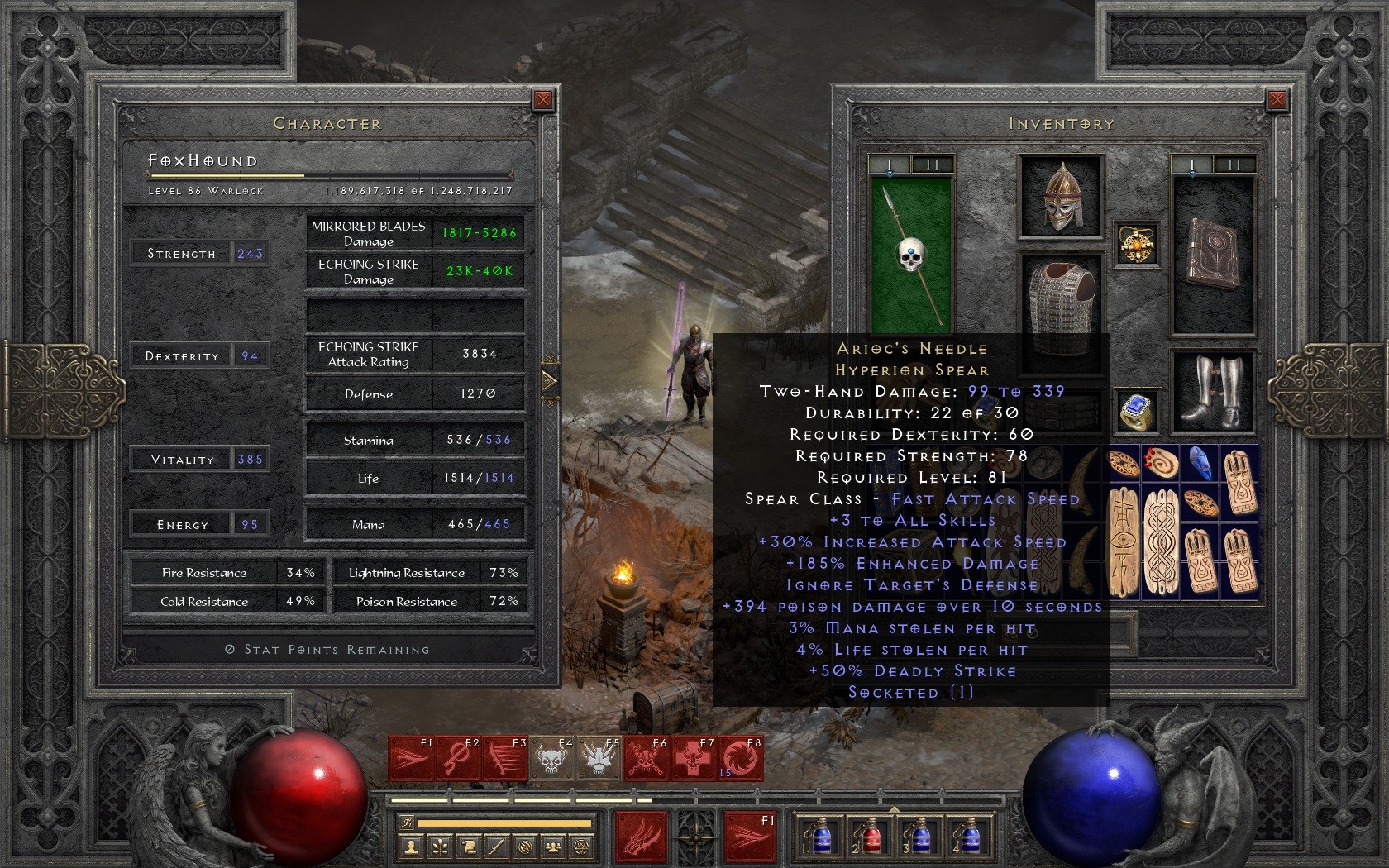Close the Character panel
Image resolution: width=1389 pixels, height=868 pixels.
tap(543, 100)
